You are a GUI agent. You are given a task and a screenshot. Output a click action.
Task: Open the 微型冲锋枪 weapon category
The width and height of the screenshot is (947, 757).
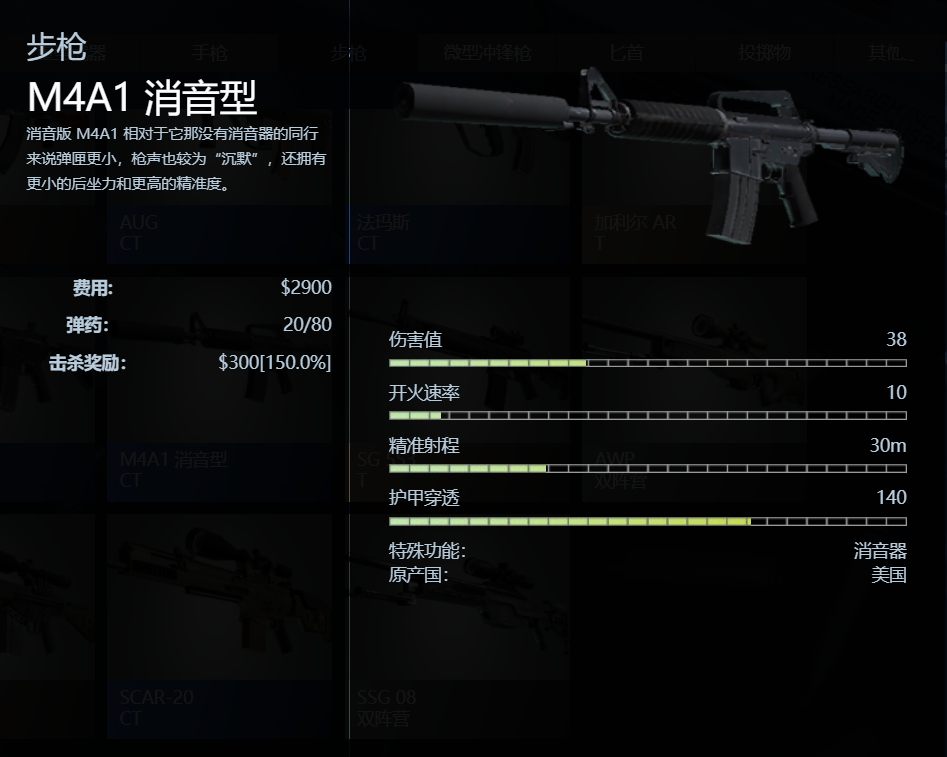tap(487, 53)
